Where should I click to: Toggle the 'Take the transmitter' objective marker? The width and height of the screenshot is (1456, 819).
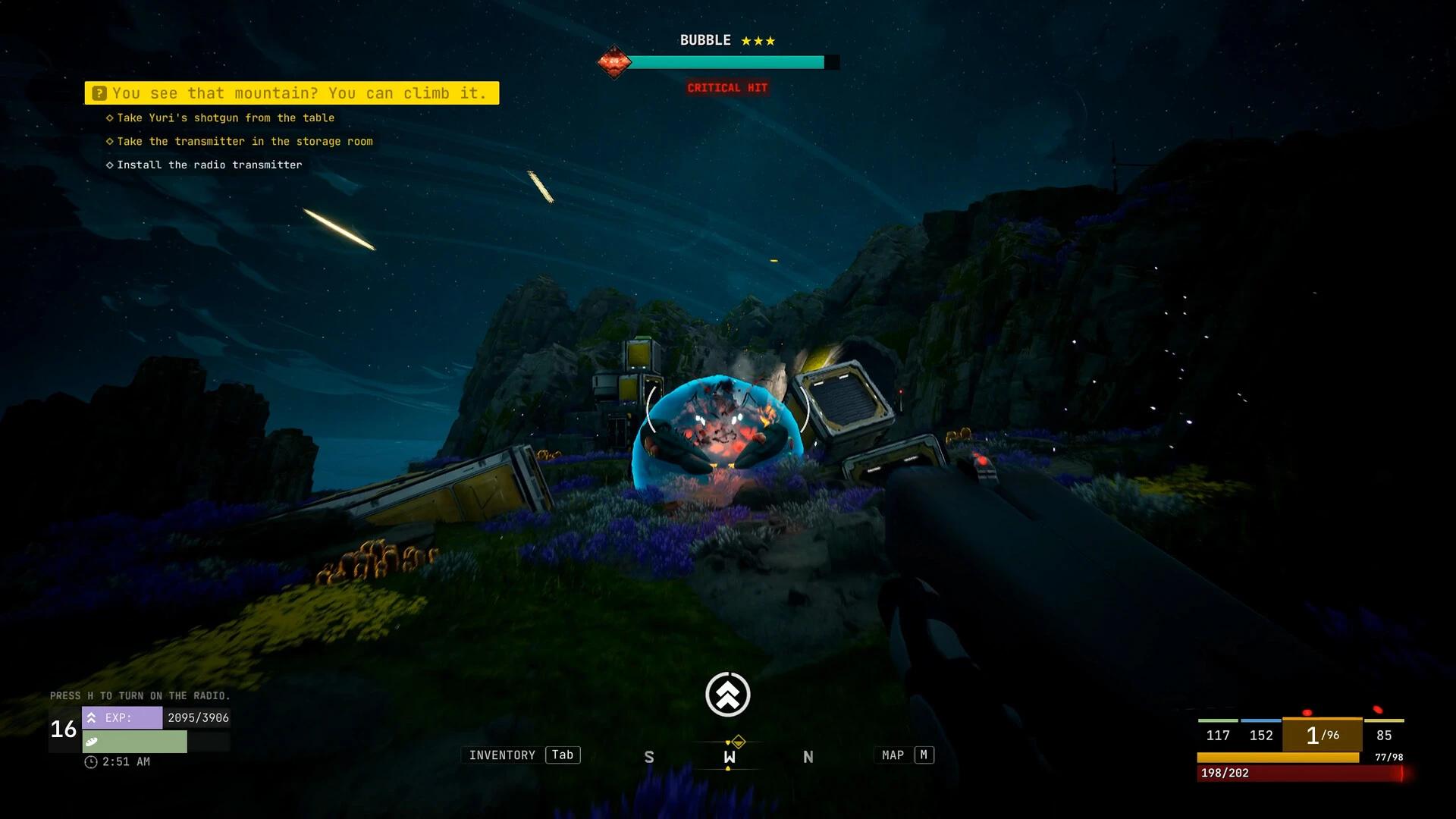click(x=108, y=141)
